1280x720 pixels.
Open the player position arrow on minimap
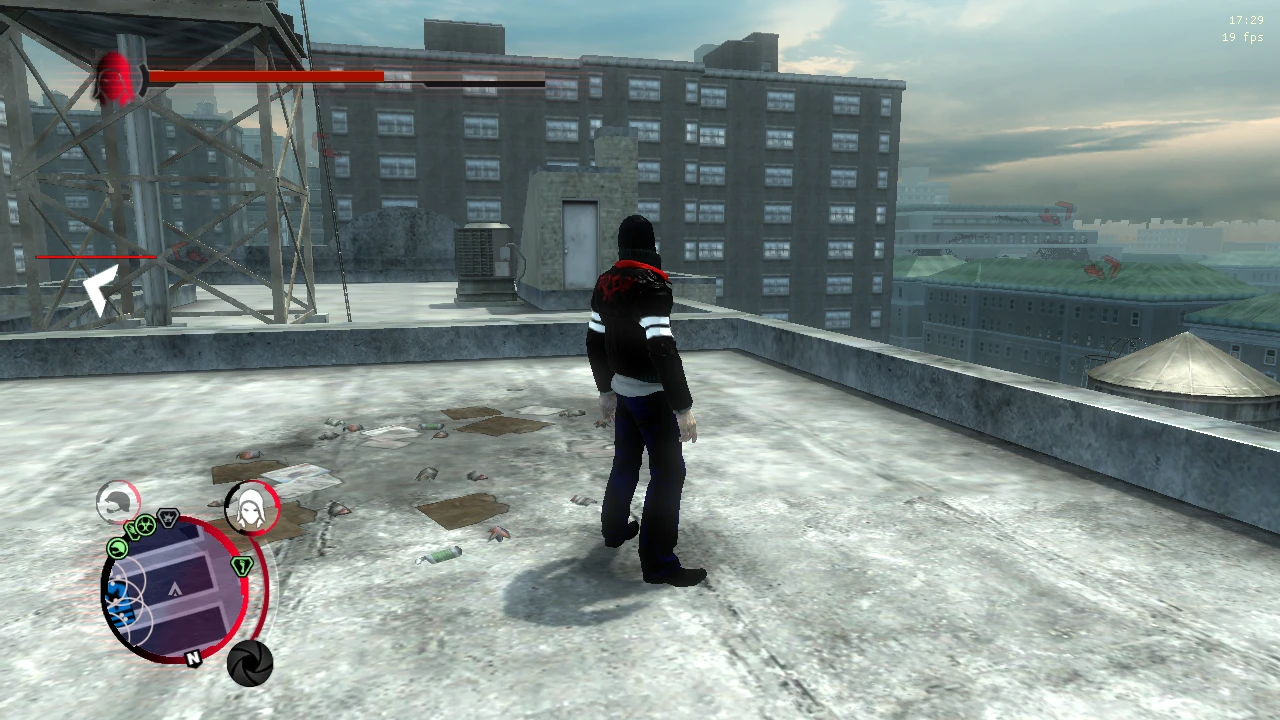point(175,589)
